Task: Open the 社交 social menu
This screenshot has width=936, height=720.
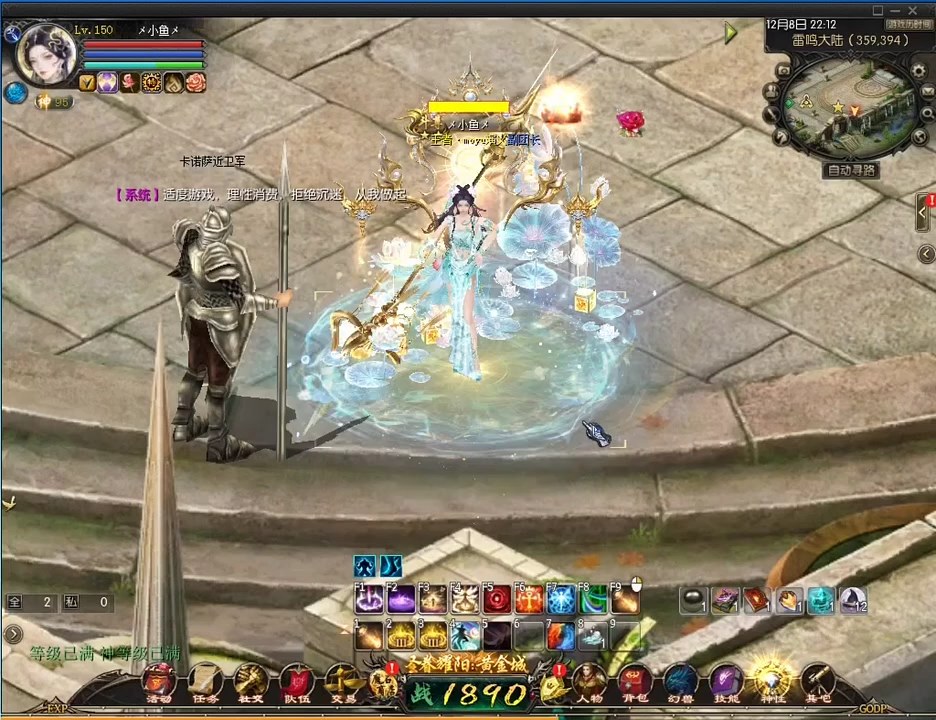Action: pyautogui.click(x=250, y=682)
